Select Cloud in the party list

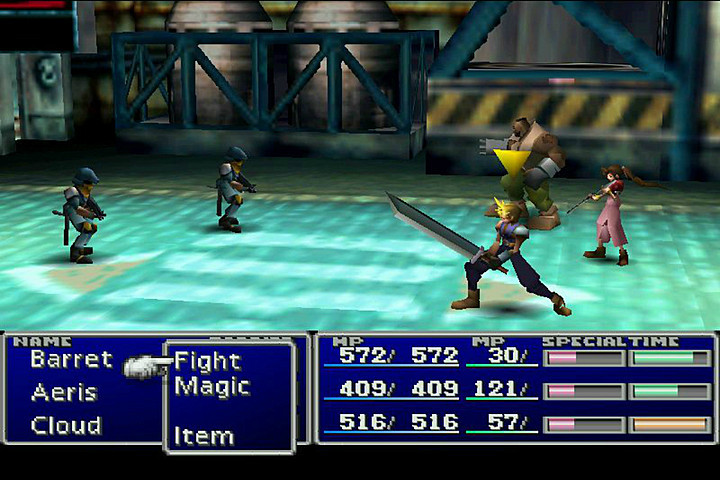[66, 426]
